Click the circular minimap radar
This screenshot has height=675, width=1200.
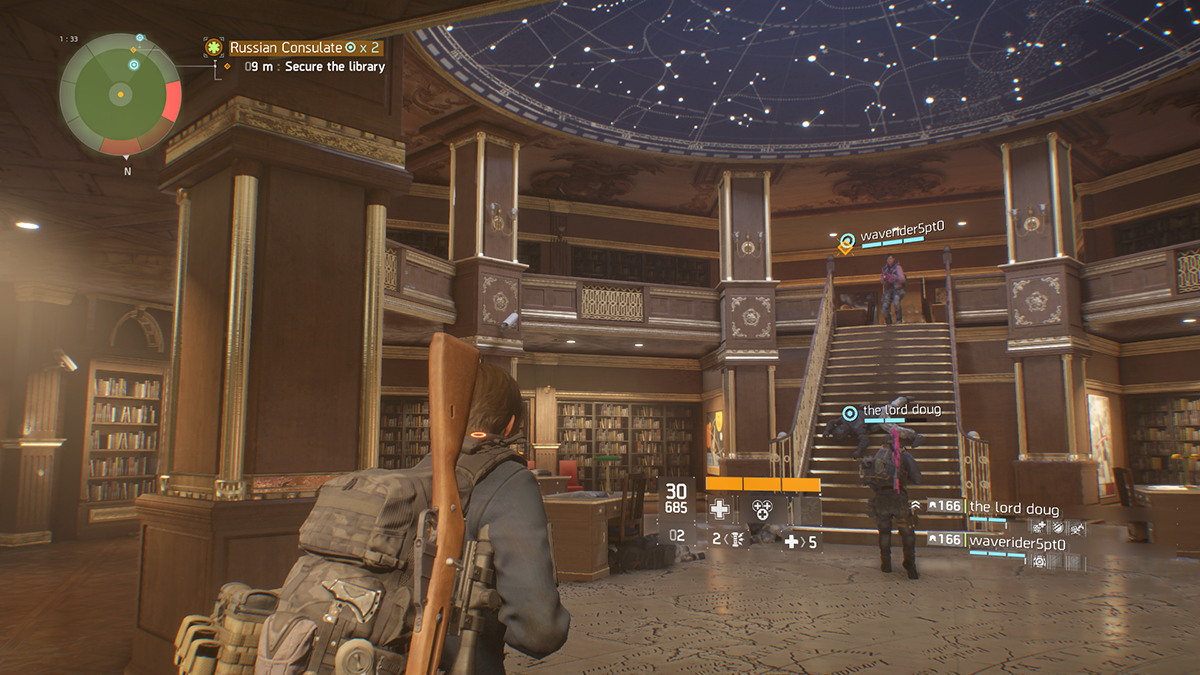coord(120,94)
